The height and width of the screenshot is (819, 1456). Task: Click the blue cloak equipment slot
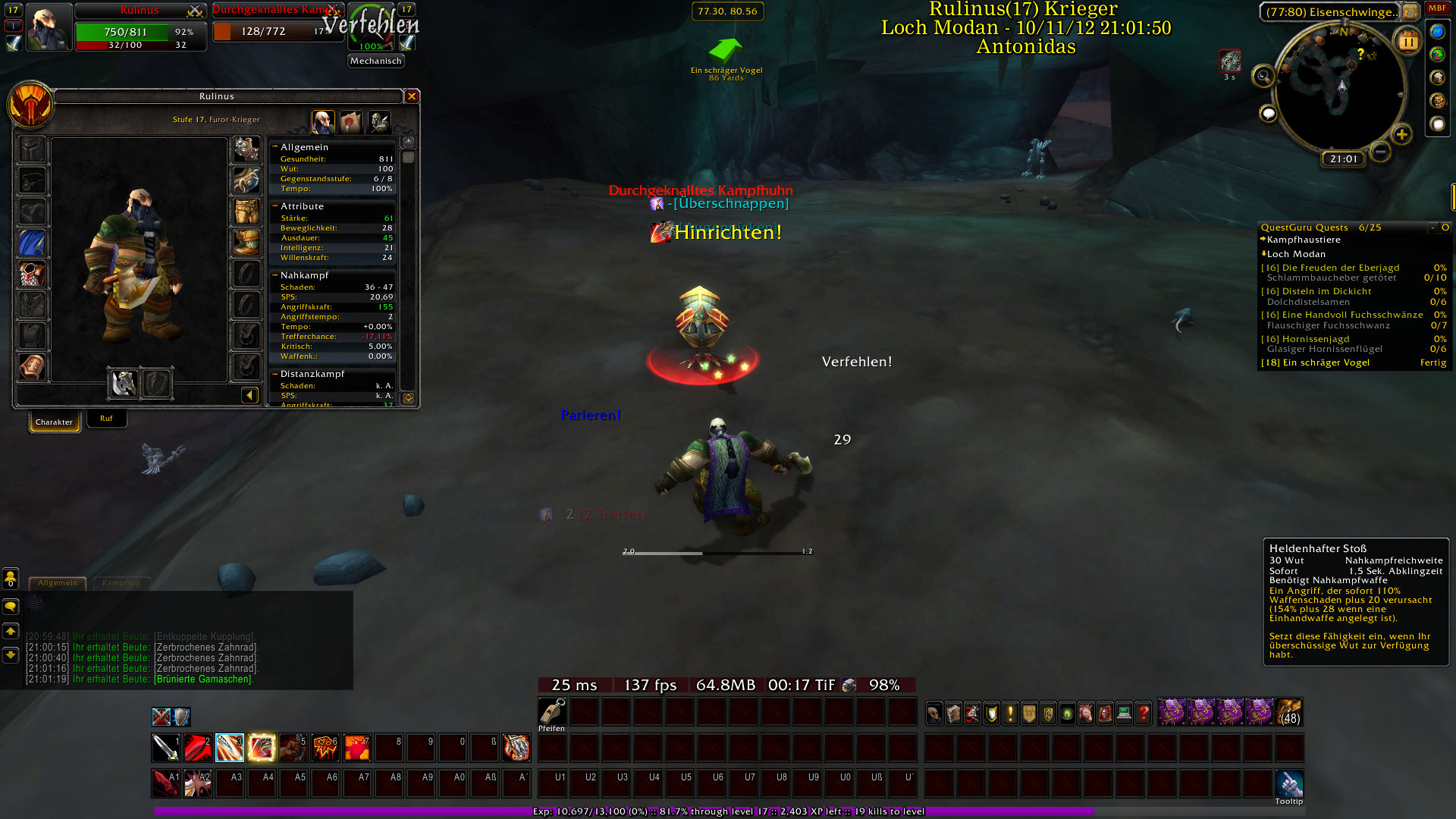pyautogui.click(x=32, y=243)
